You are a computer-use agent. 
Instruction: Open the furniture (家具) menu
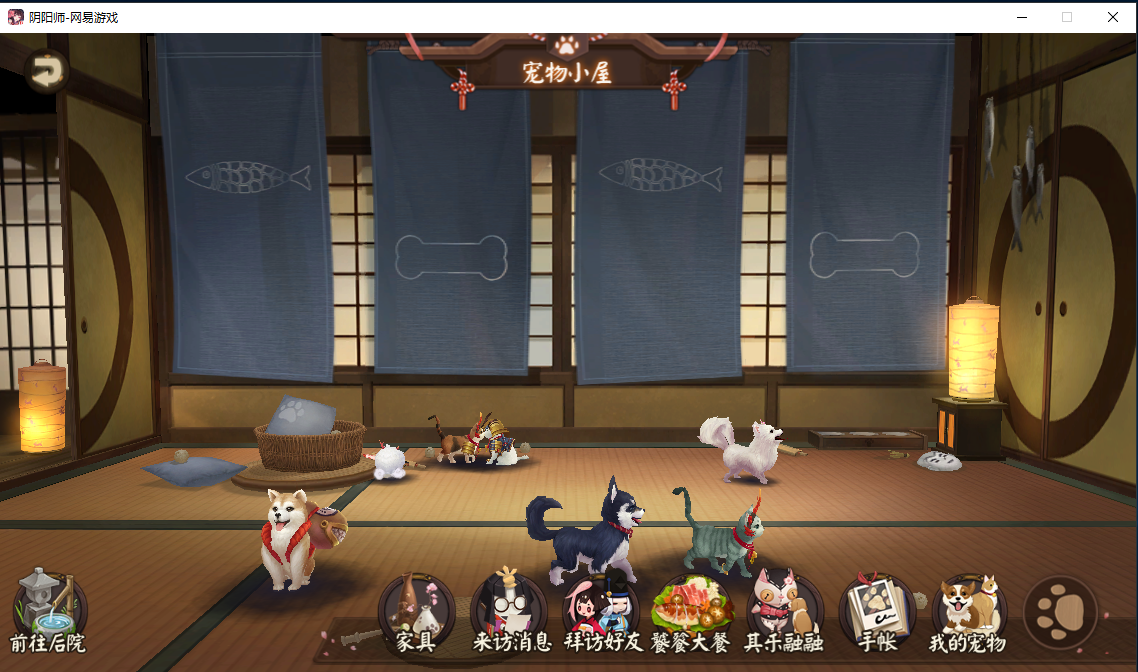416,612
